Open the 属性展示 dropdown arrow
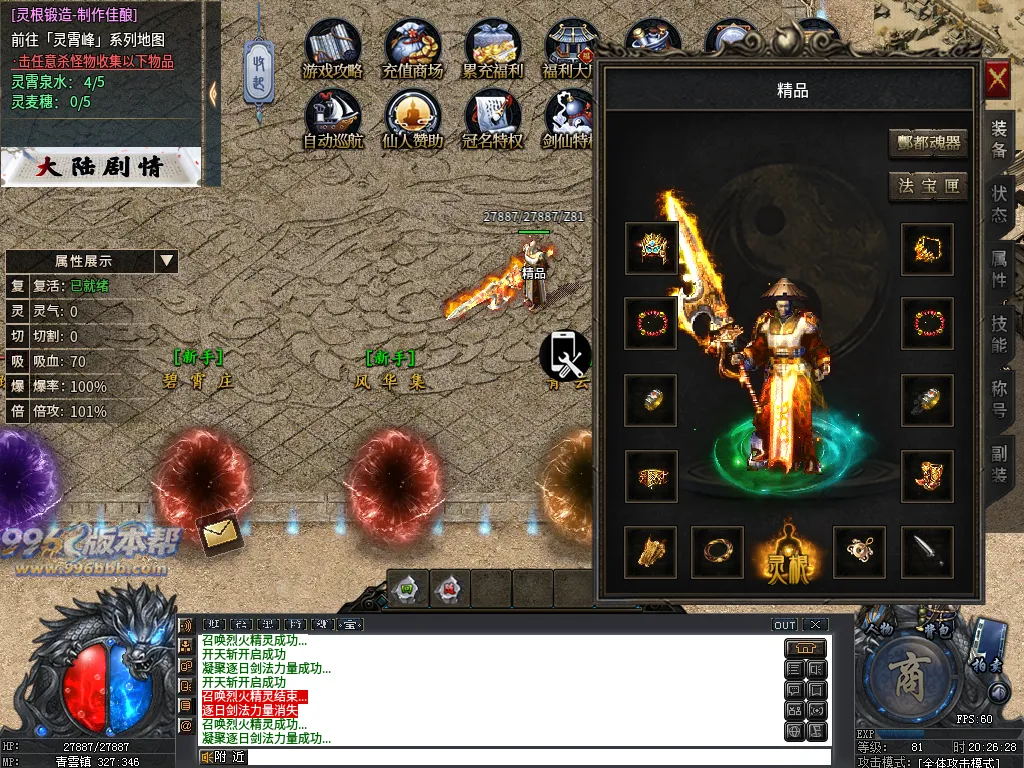1024x768 pixels. 166,261
